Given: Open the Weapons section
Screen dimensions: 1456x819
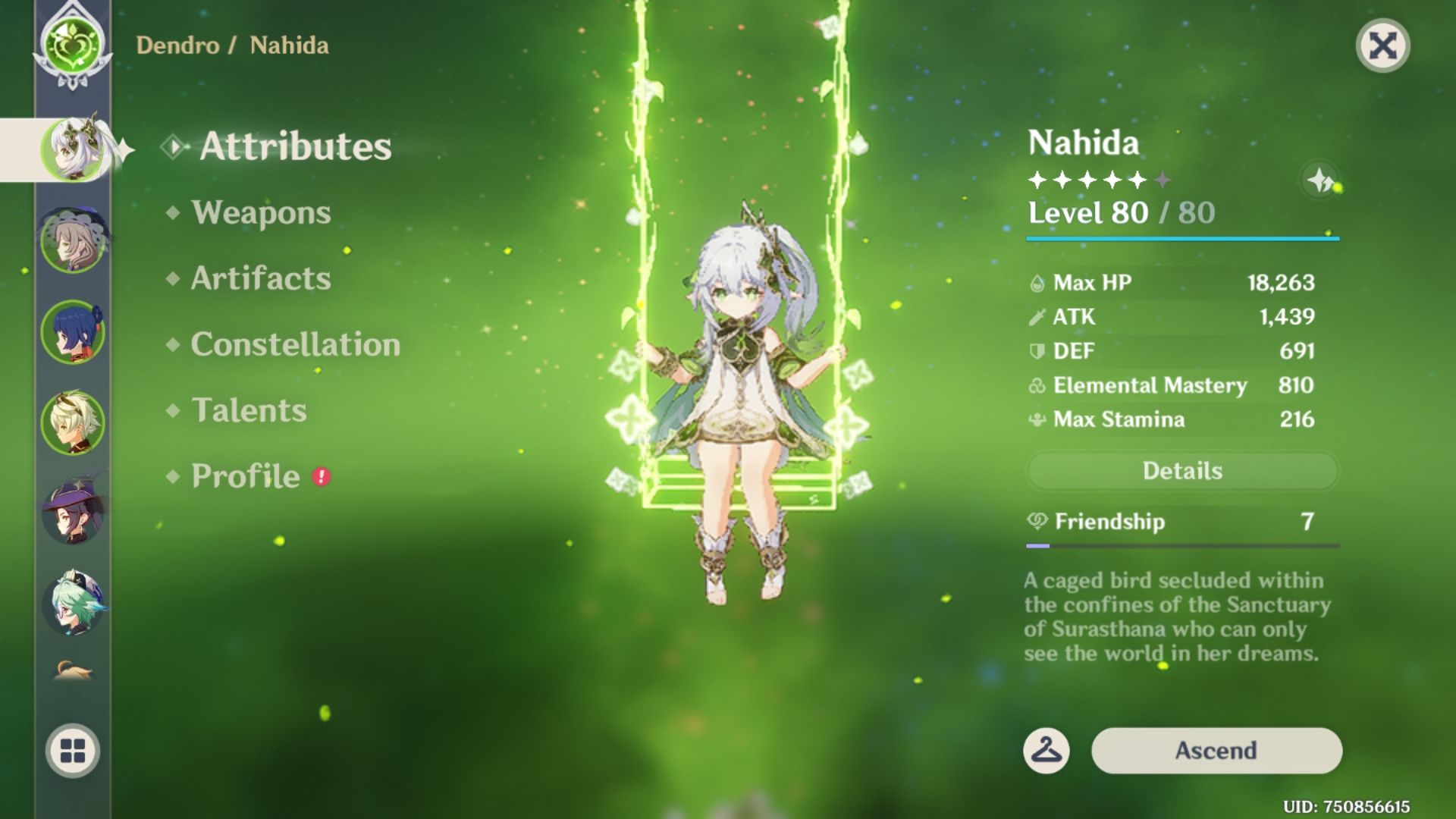Looking at the screenshot, I should pos(261,213).
